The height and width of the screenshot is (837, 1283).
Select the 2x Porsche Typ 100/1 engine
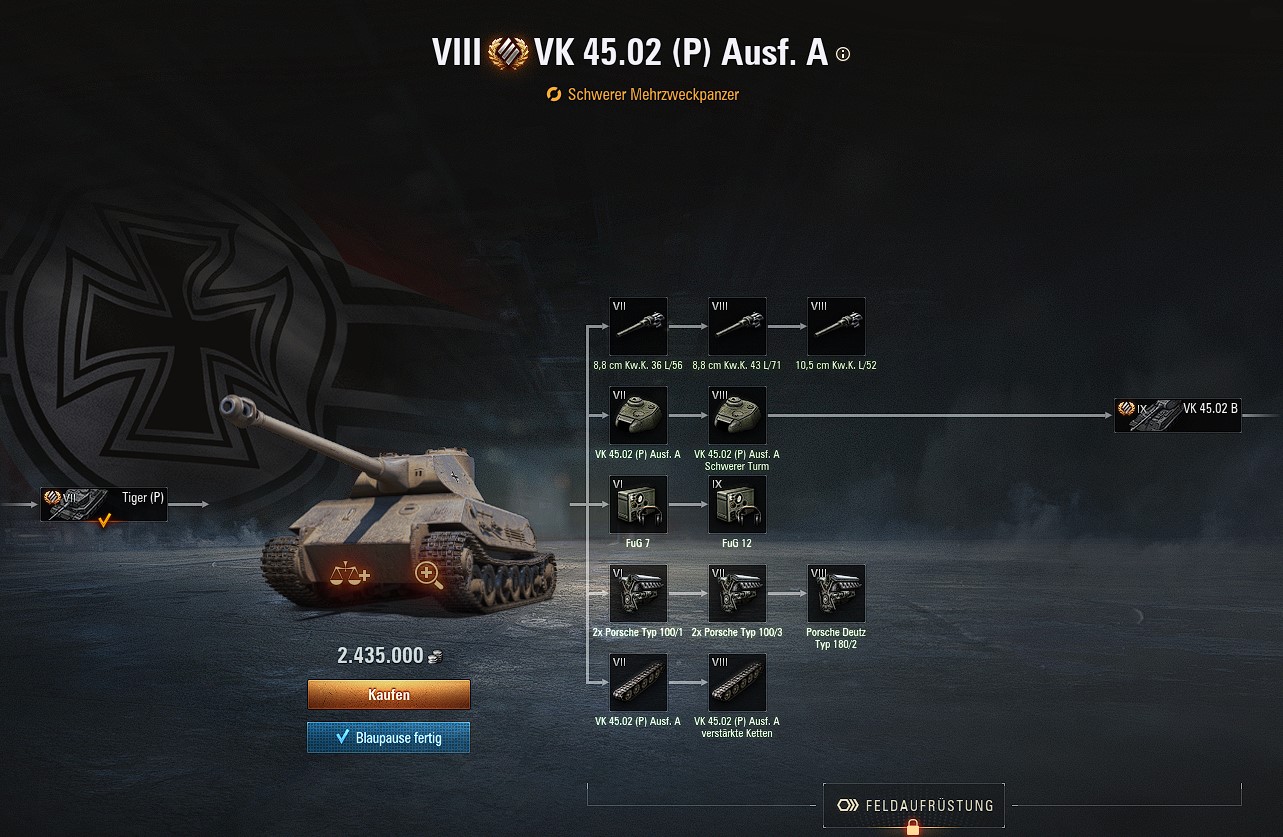[x=638, y=592]
